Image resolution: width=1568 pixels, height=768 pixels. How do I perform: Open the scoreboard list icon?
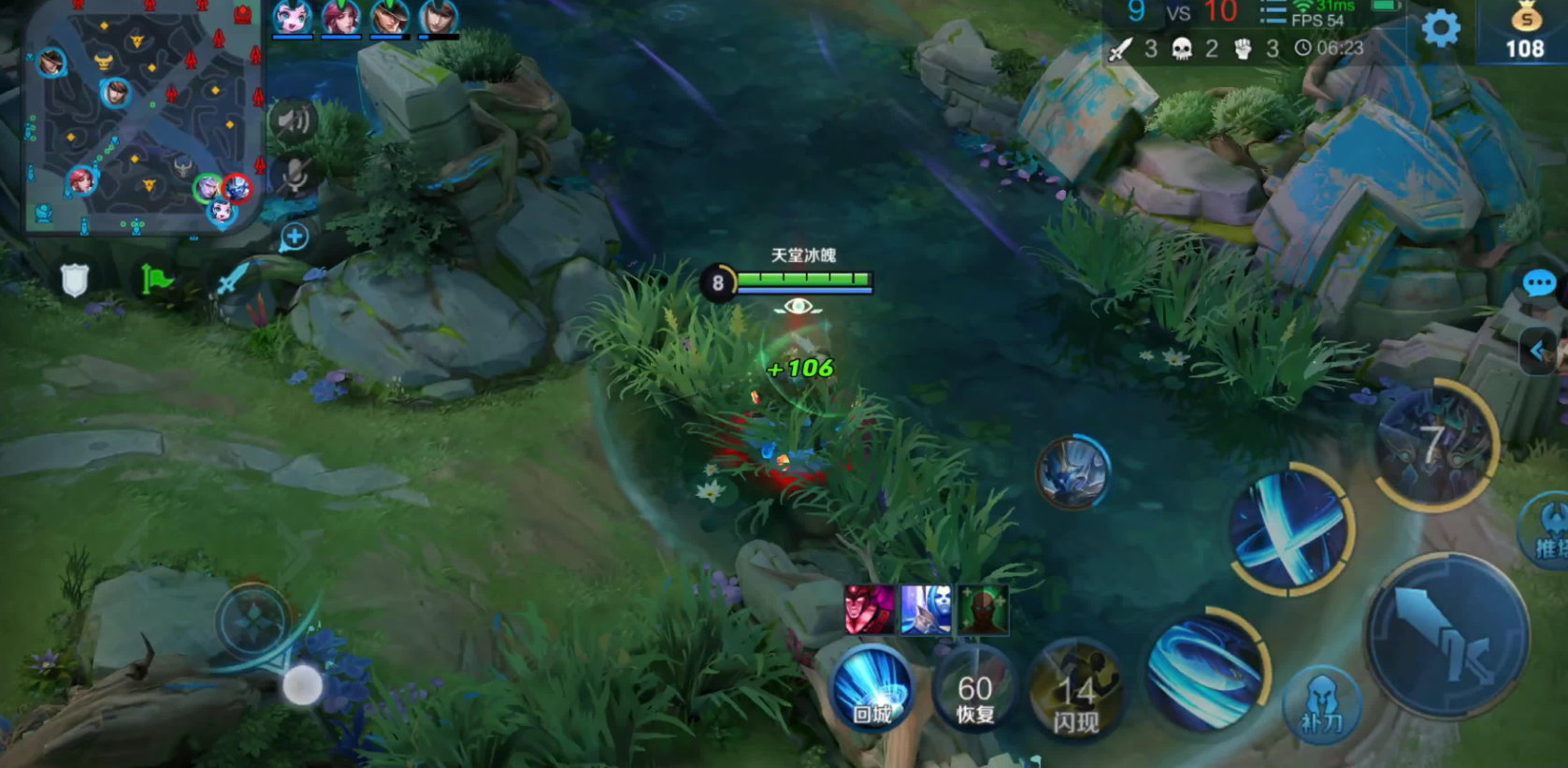[x=1272, y=13]
